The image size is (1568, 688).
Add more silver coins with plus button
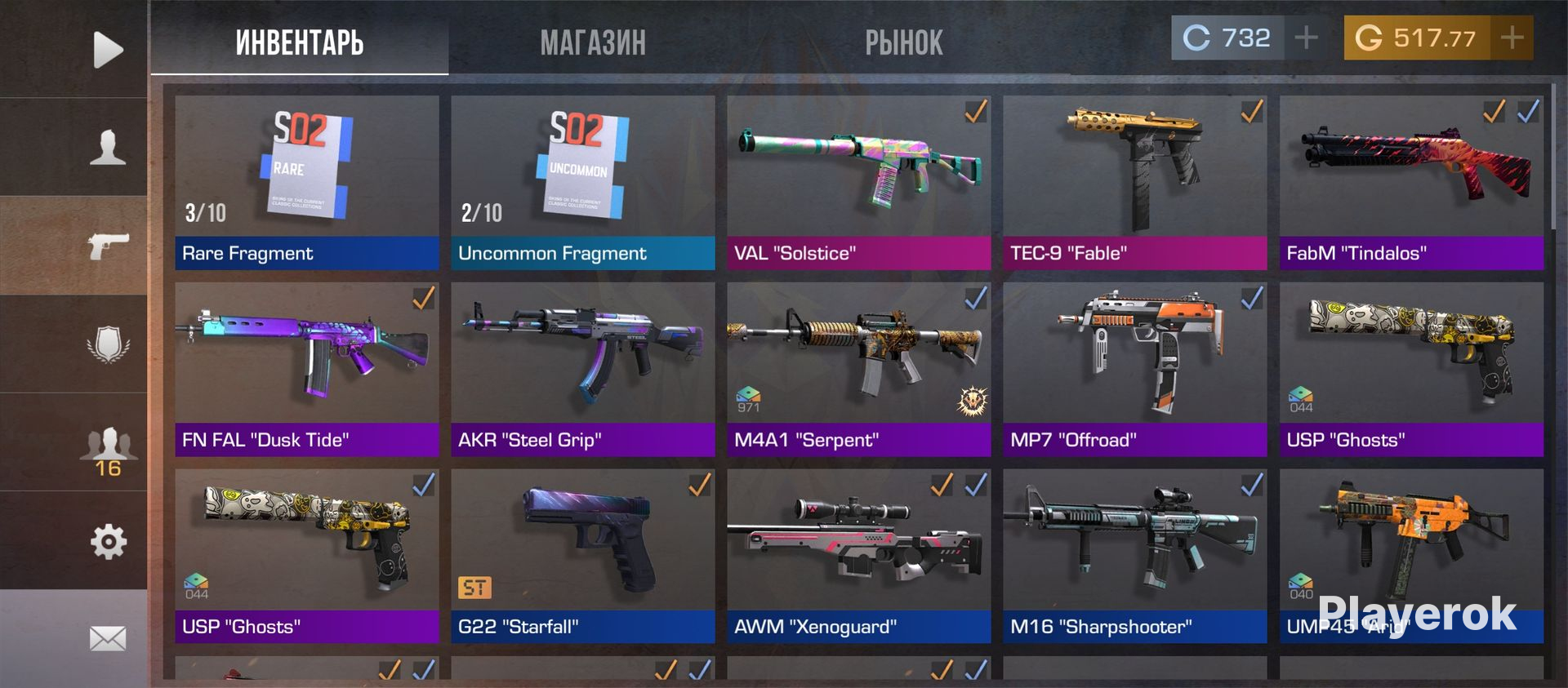tap(1306, 38)
